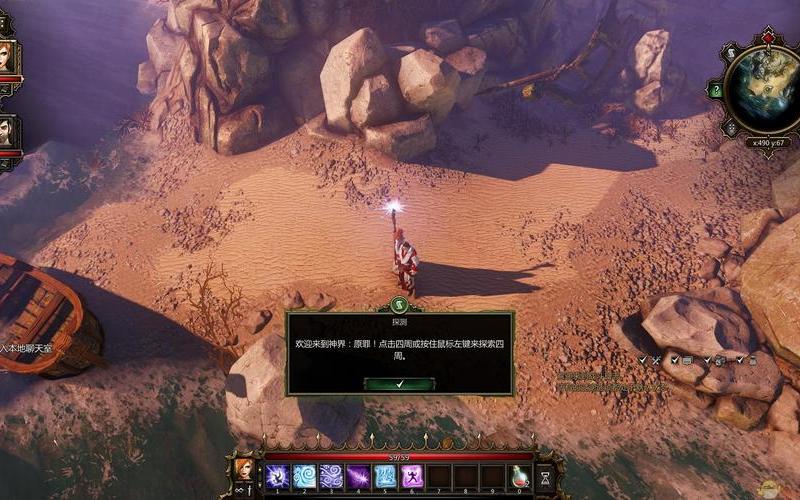Use the icy blue skill in slot 5
Image resolution: width=800 pixels, height=500 pixels.
pos(385,476)
